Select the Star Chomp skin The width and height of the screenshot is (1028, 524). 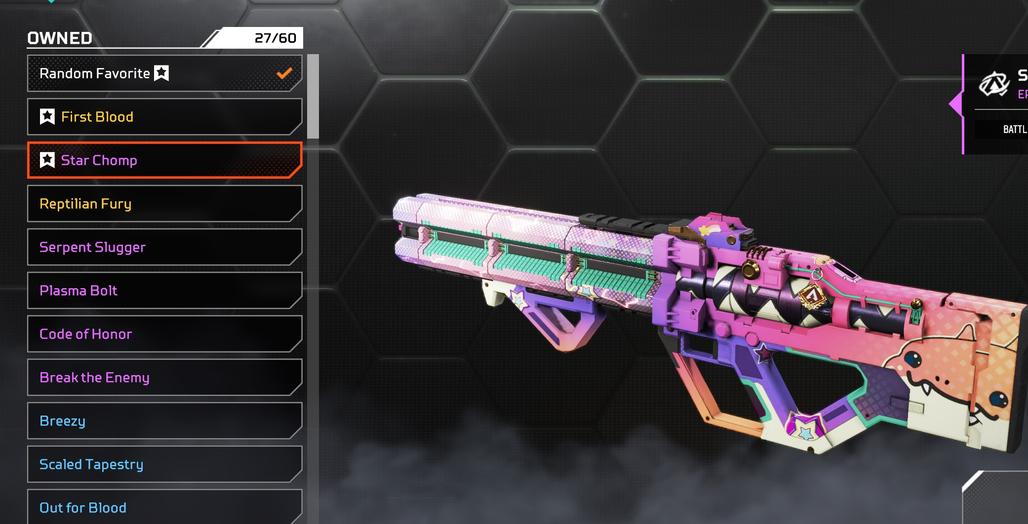(x=164, y=160)
